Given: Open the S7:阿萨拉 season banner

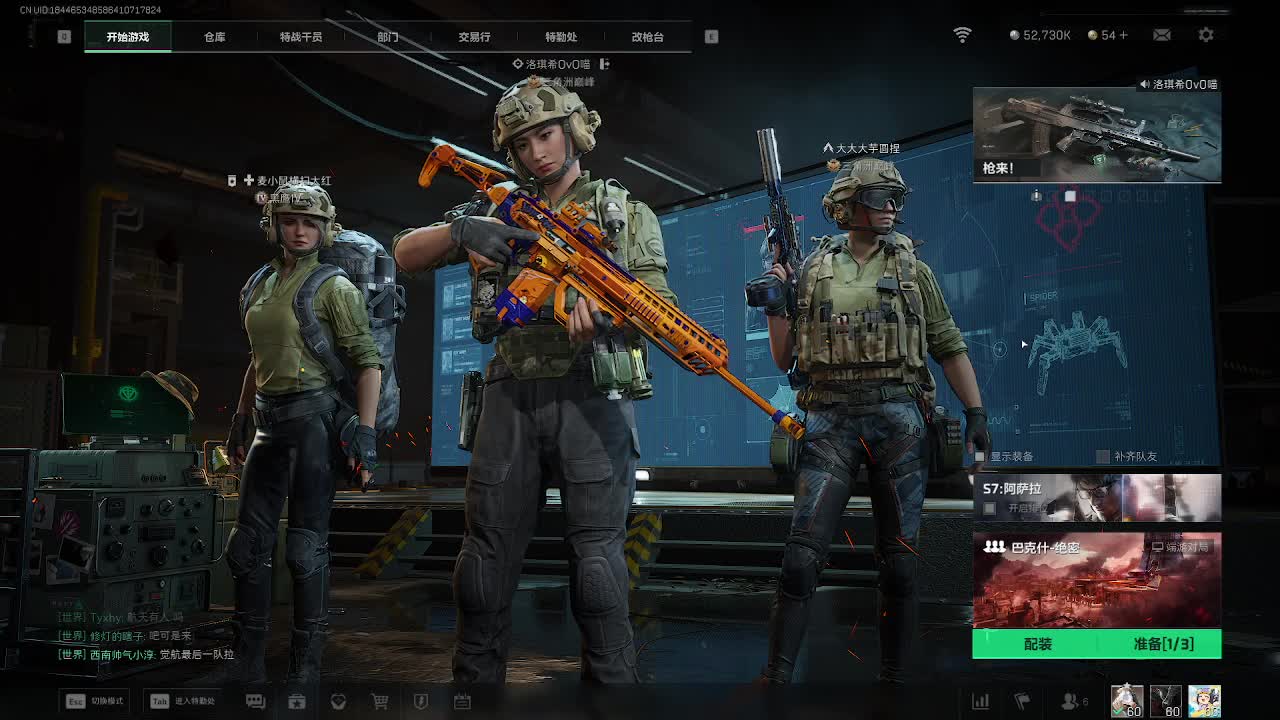Looking at the screenshot, I should tap(1097, 498).
